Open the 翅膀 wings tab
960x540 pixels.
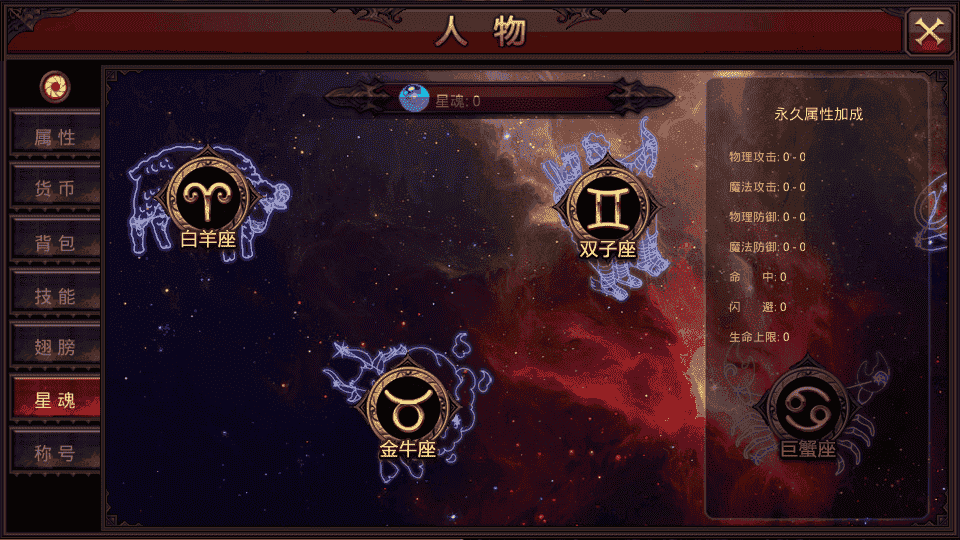point(55,348)
